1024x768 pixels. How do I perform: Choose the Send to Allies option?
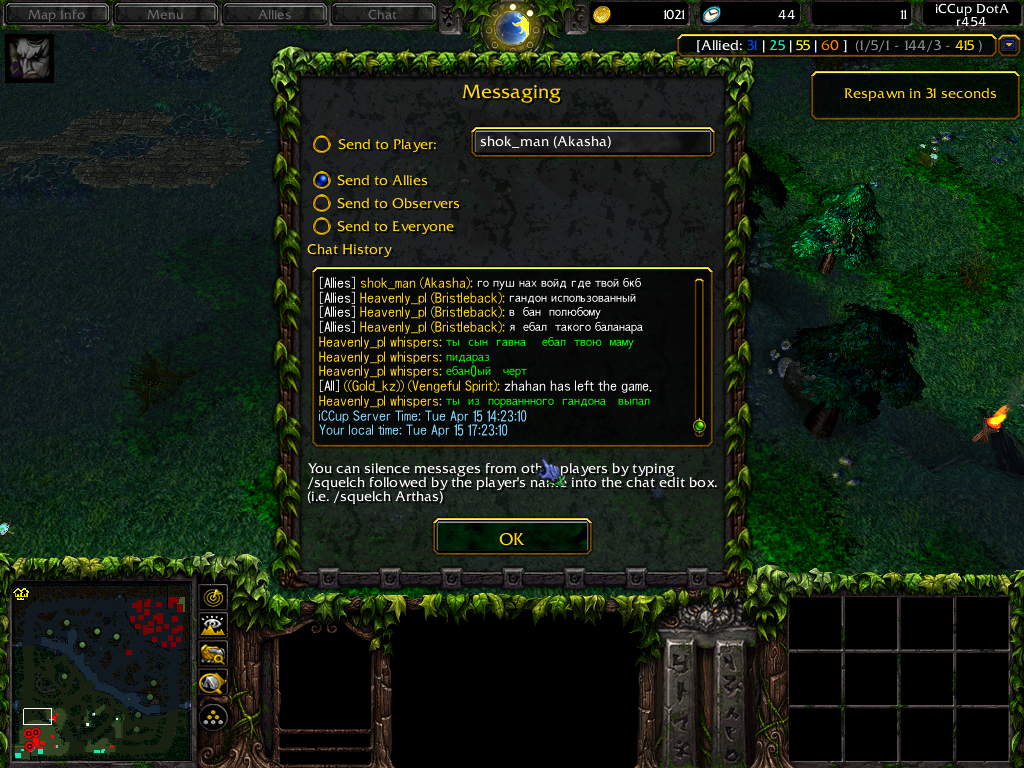click(x=322, y=180)
